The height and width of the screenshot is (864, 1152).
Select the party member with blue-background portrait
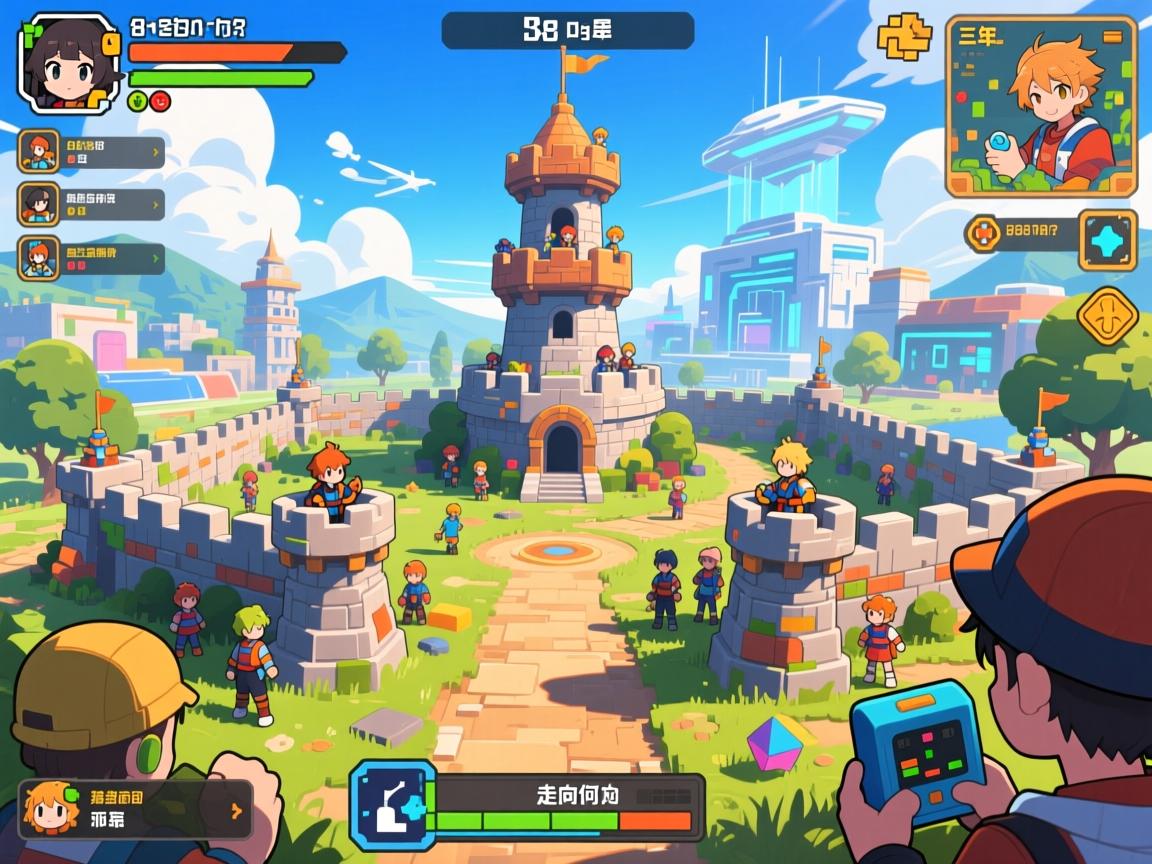92,258
